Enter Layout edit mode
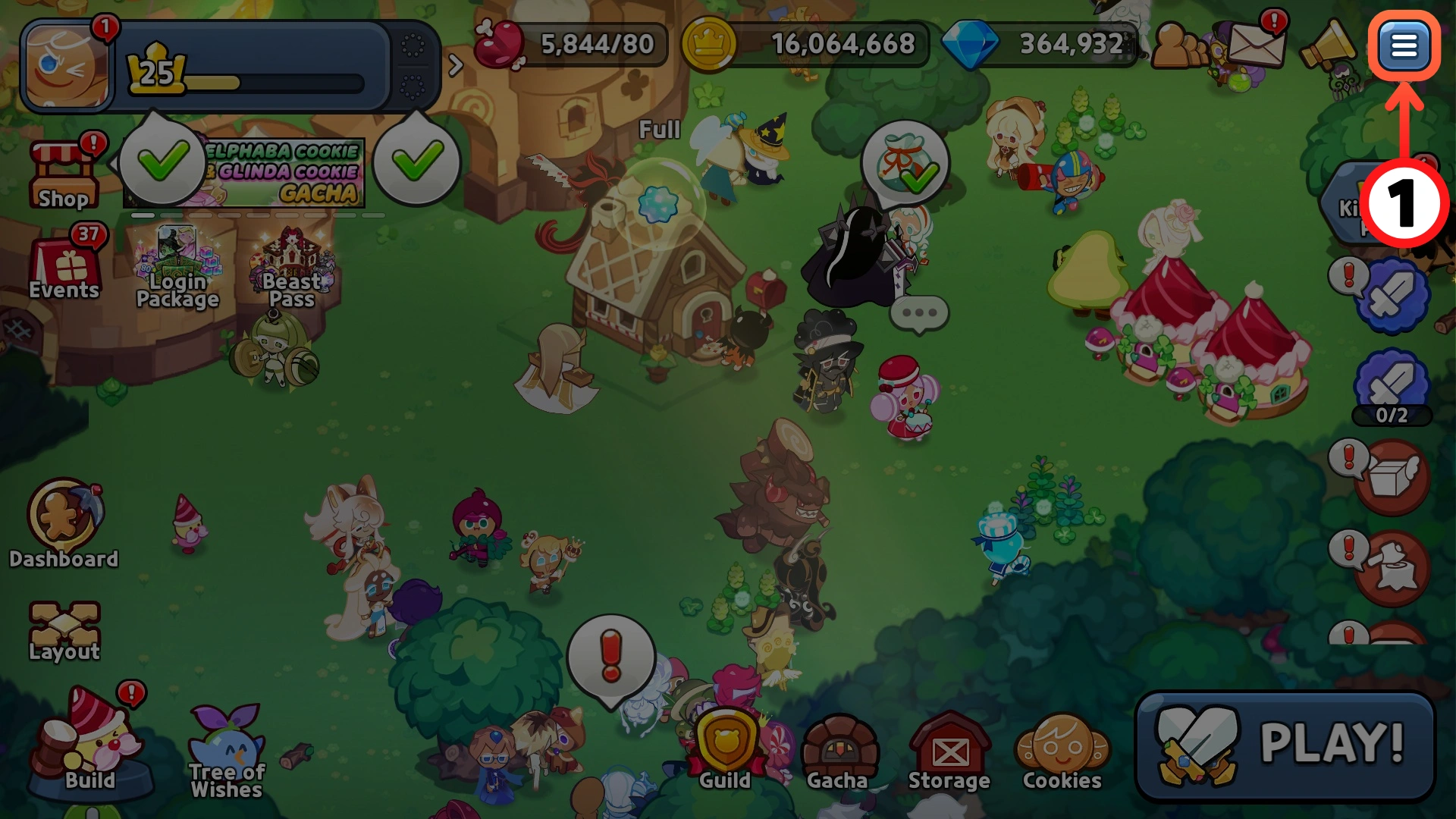 pyautogui.click(x=64, y=631)
